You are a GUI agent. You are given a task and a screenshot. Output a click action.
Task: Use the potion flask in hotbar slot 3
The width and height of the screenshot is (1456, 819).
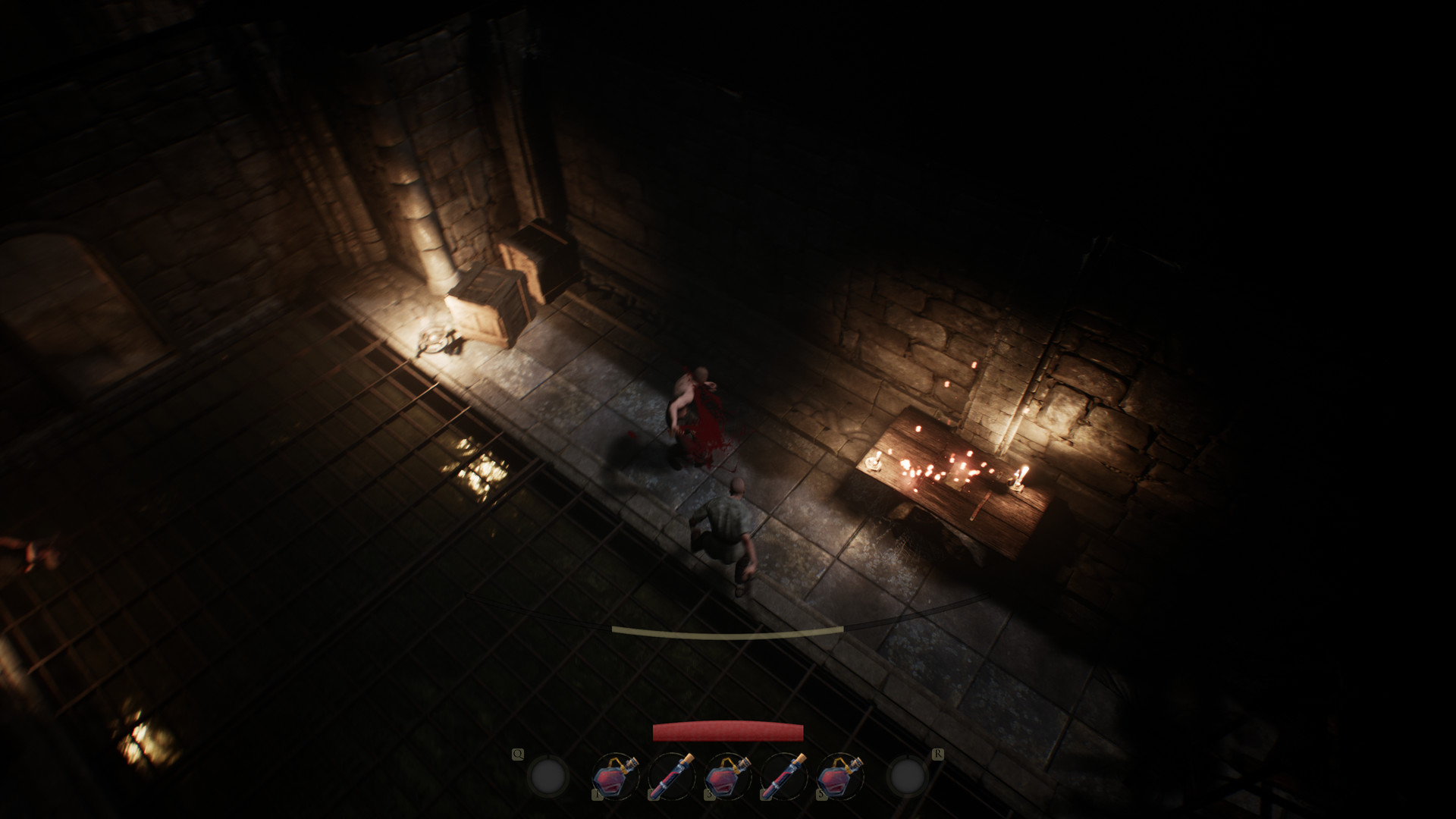point(726,777)
